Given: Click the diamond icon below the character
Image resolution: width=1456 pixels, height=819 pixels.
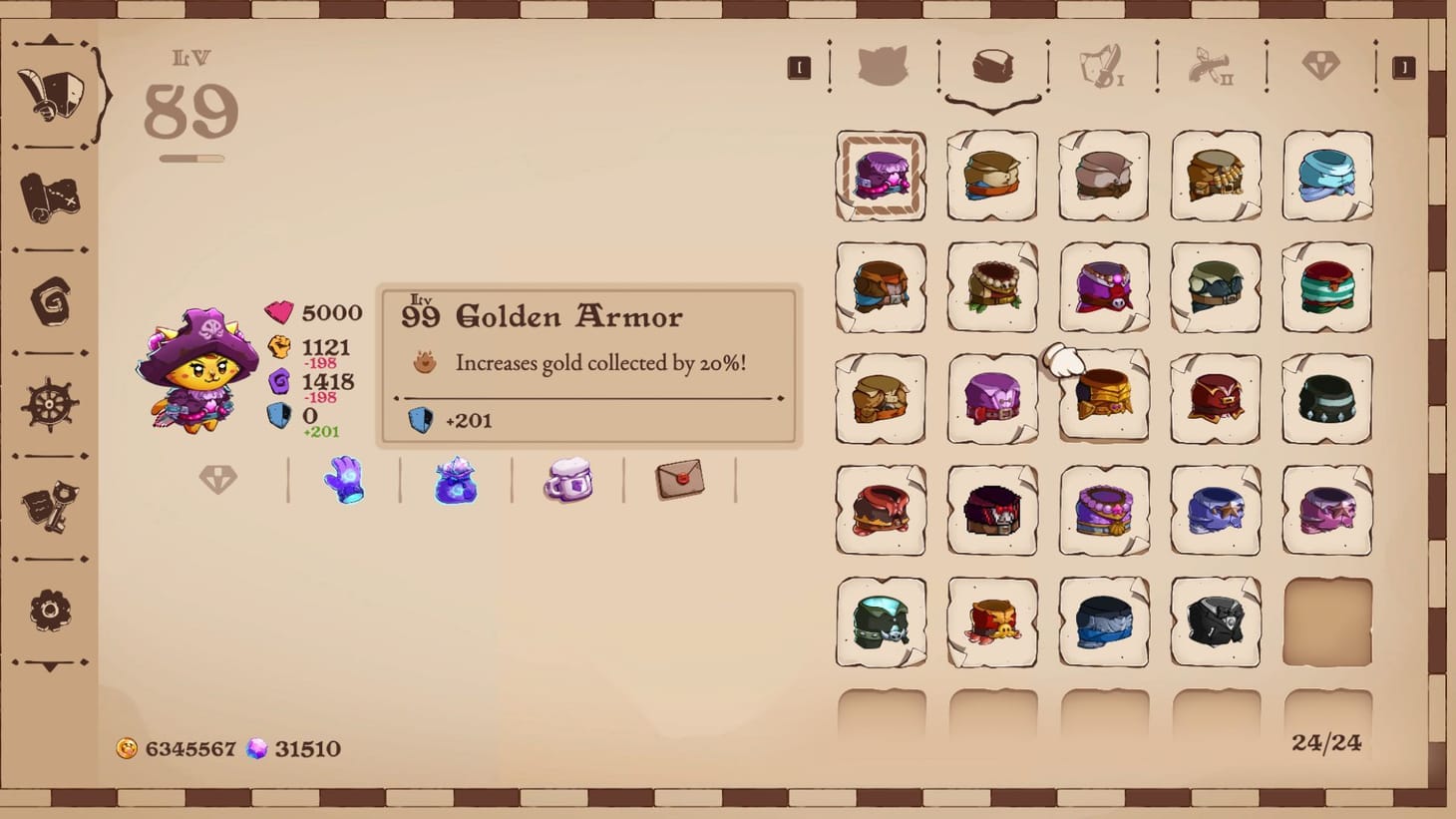Looking at the screenshot, I should click(x=217, y=479).
